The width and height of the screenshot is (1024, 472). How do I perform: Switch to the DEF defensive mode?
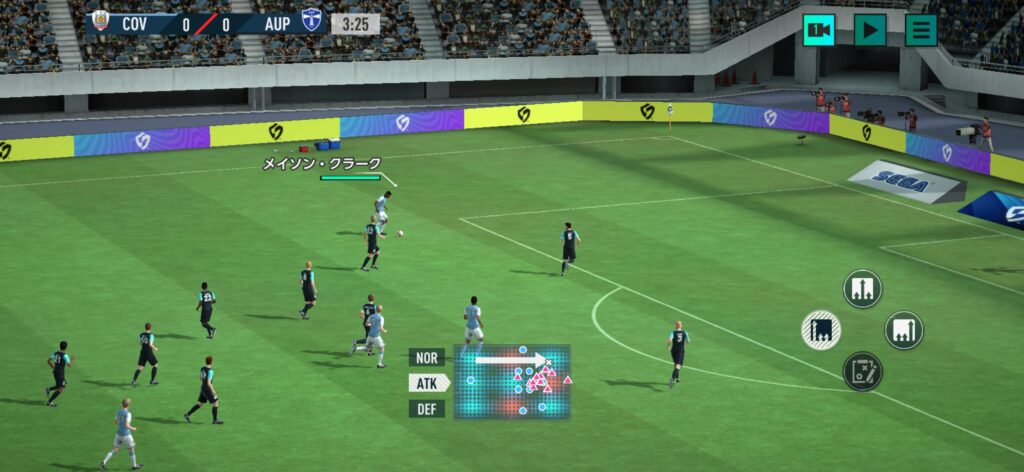click(x=427, y=409)
